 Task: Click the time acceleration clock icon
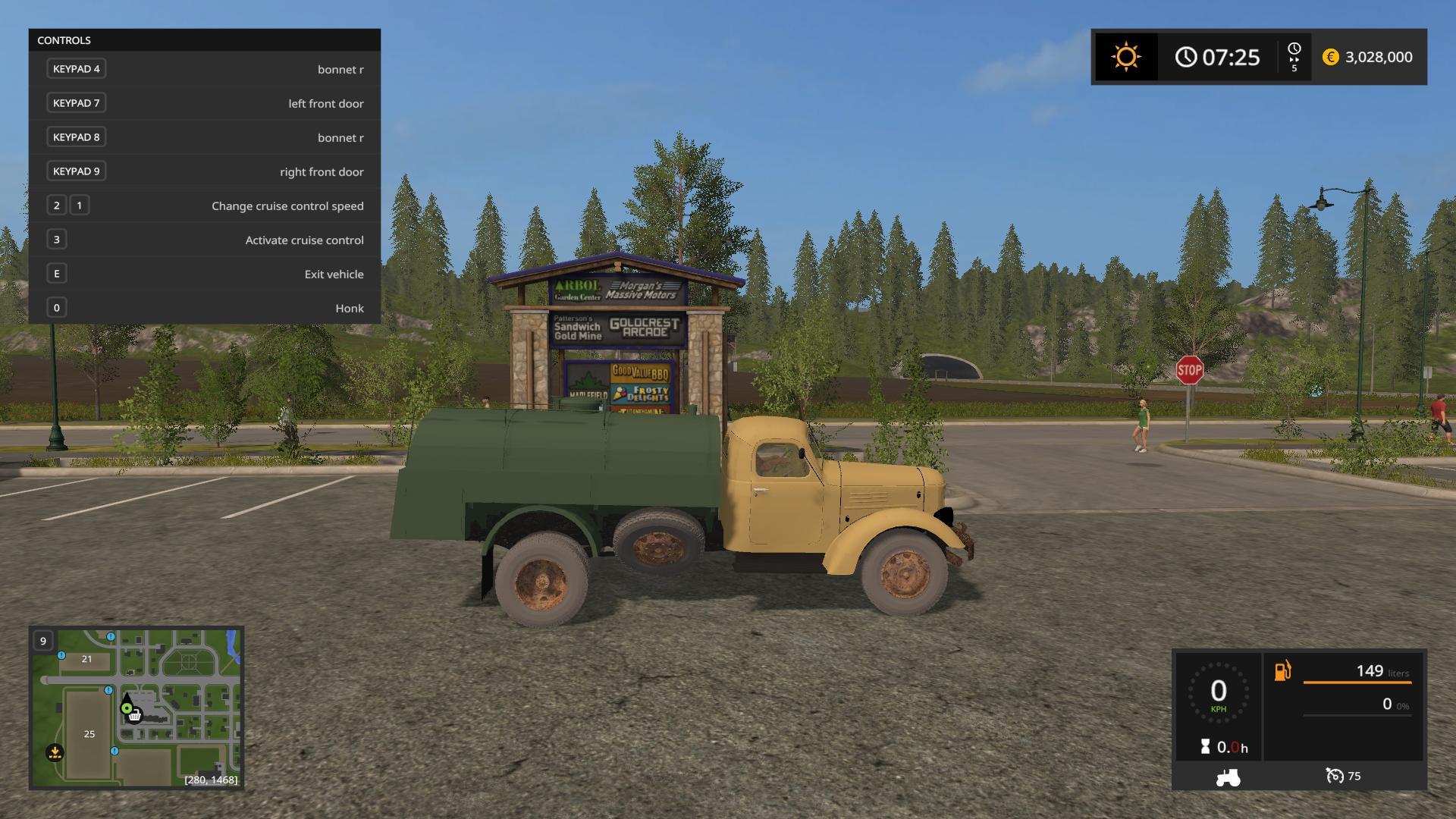tap(1294, 49)
